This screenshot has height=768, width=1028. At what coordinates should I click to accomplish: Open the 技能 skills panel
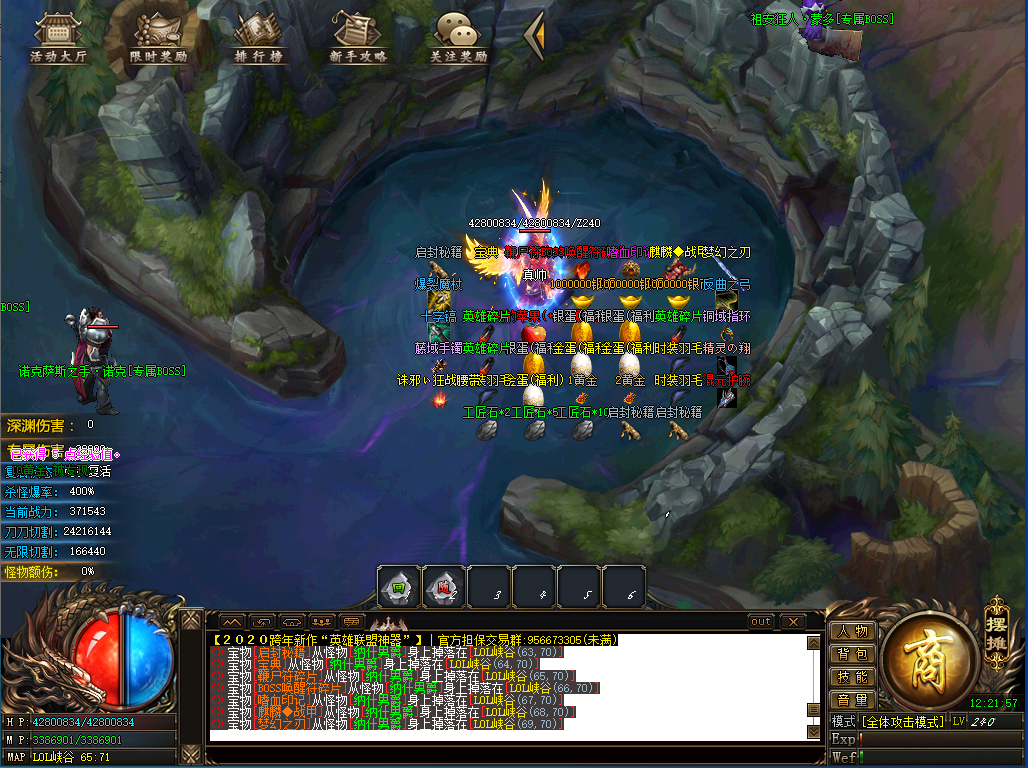(x=852, y=677)
